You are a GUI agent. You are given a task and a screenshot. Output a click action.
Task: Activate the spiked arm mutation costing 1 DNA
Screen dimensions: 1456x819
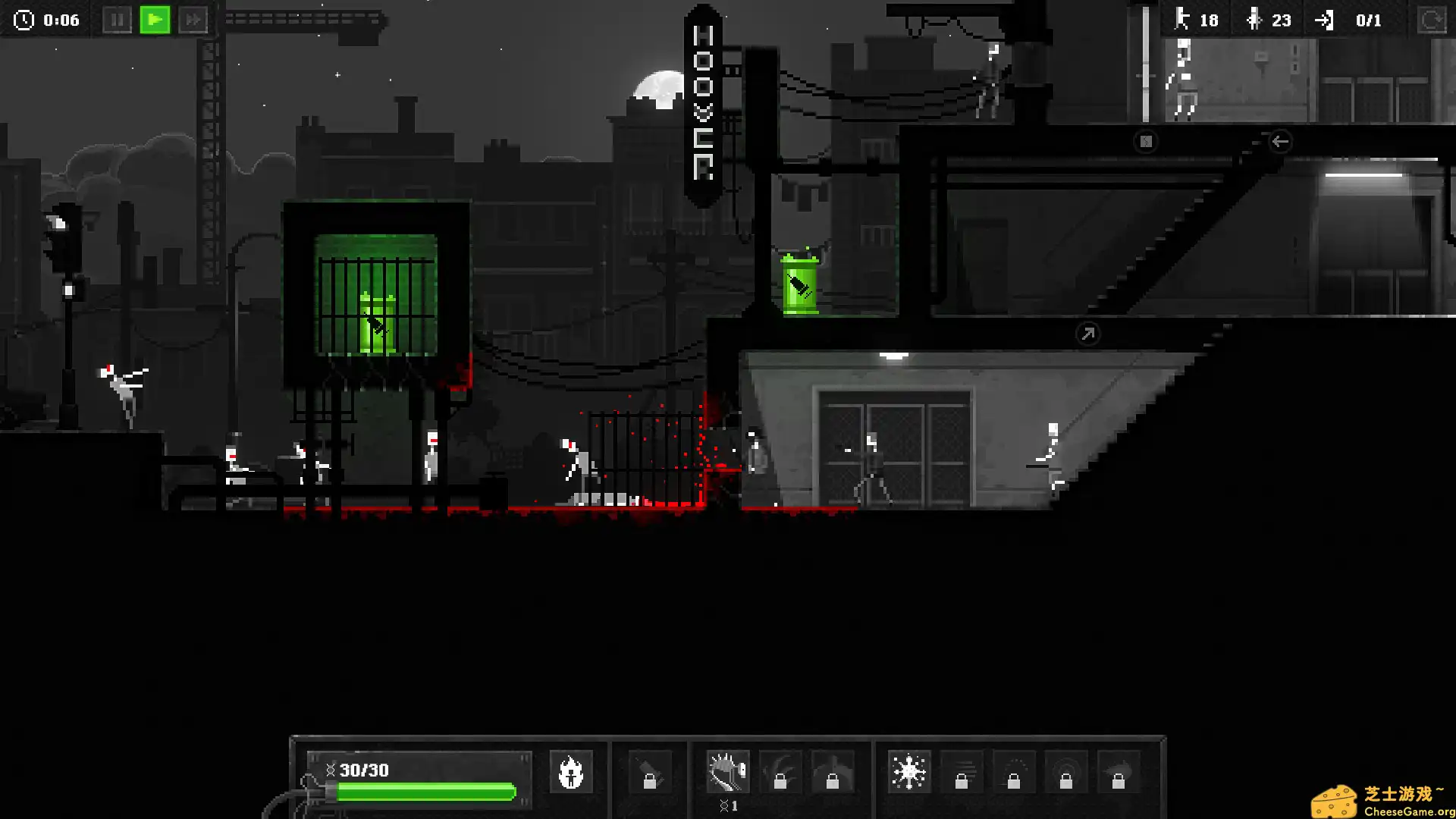click(x=727, y=773)
